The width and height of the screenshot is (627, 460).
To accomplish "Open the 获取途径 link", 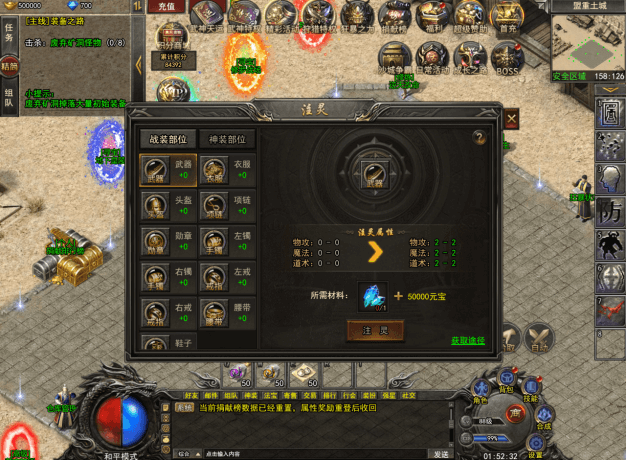I will 468,341.
